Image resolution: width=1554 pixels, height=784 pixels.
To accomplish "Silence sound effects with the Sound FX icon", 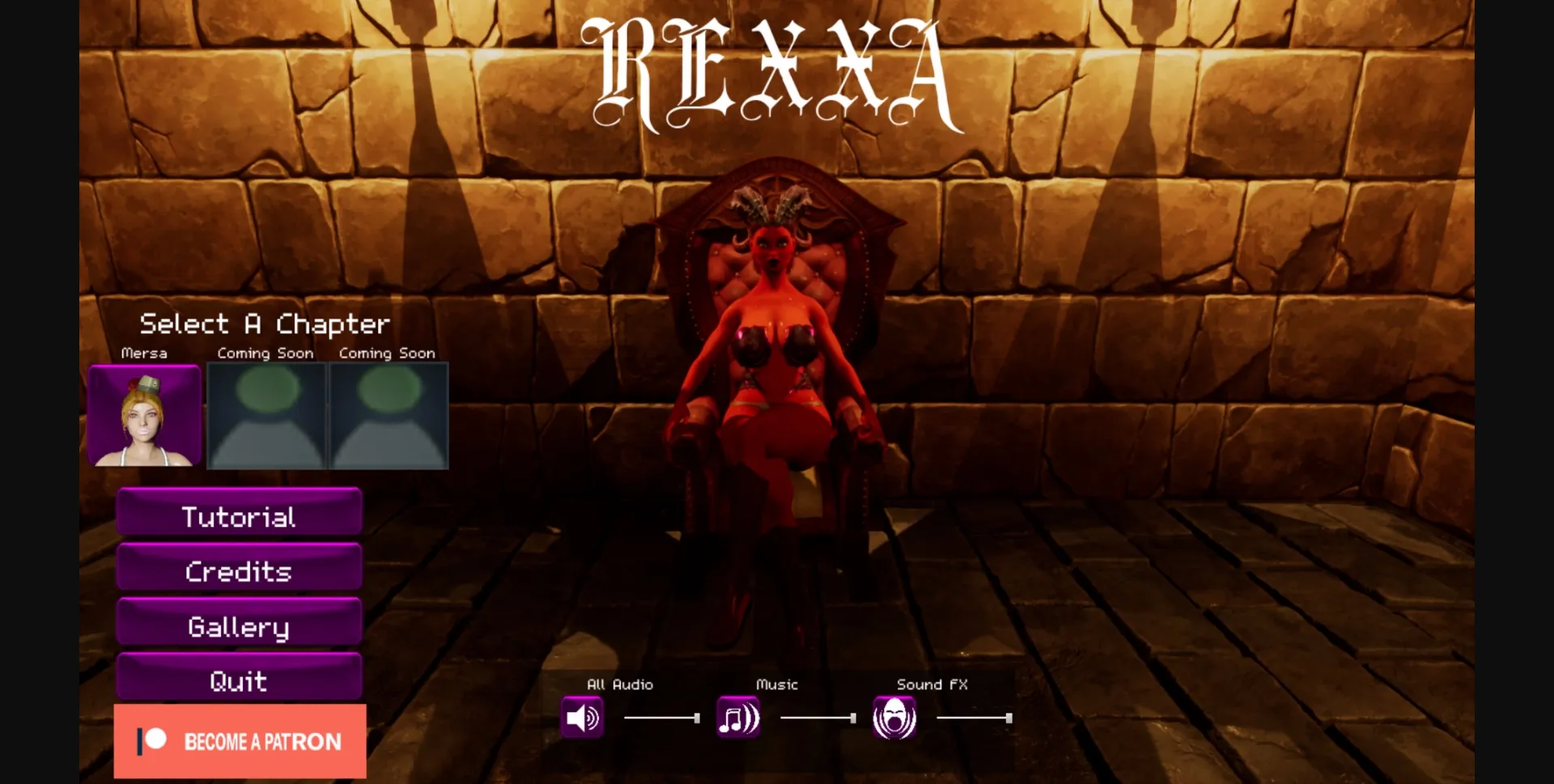I will tap(894, 717).
